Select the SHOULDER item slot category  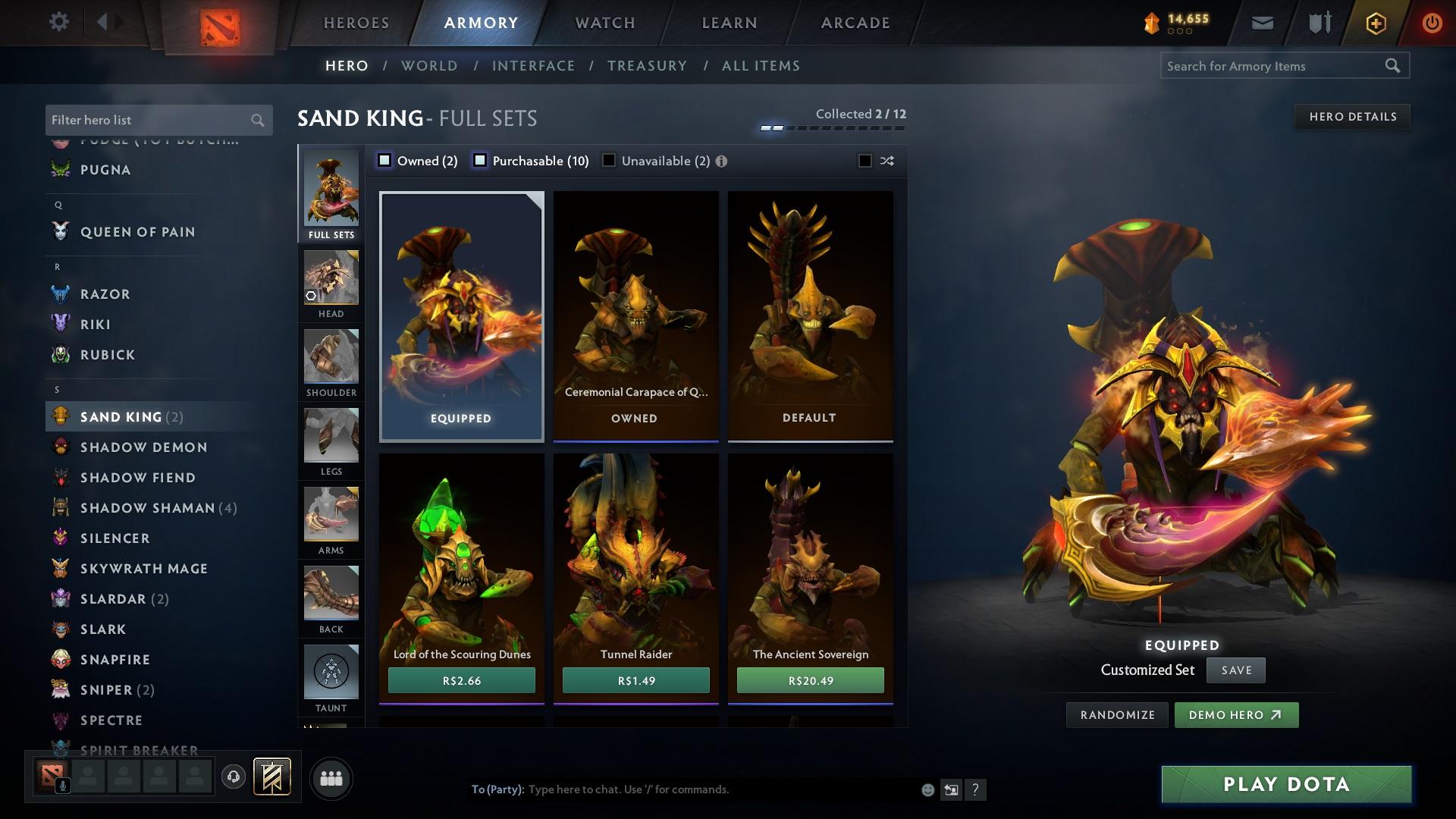(x=331, y=362)
